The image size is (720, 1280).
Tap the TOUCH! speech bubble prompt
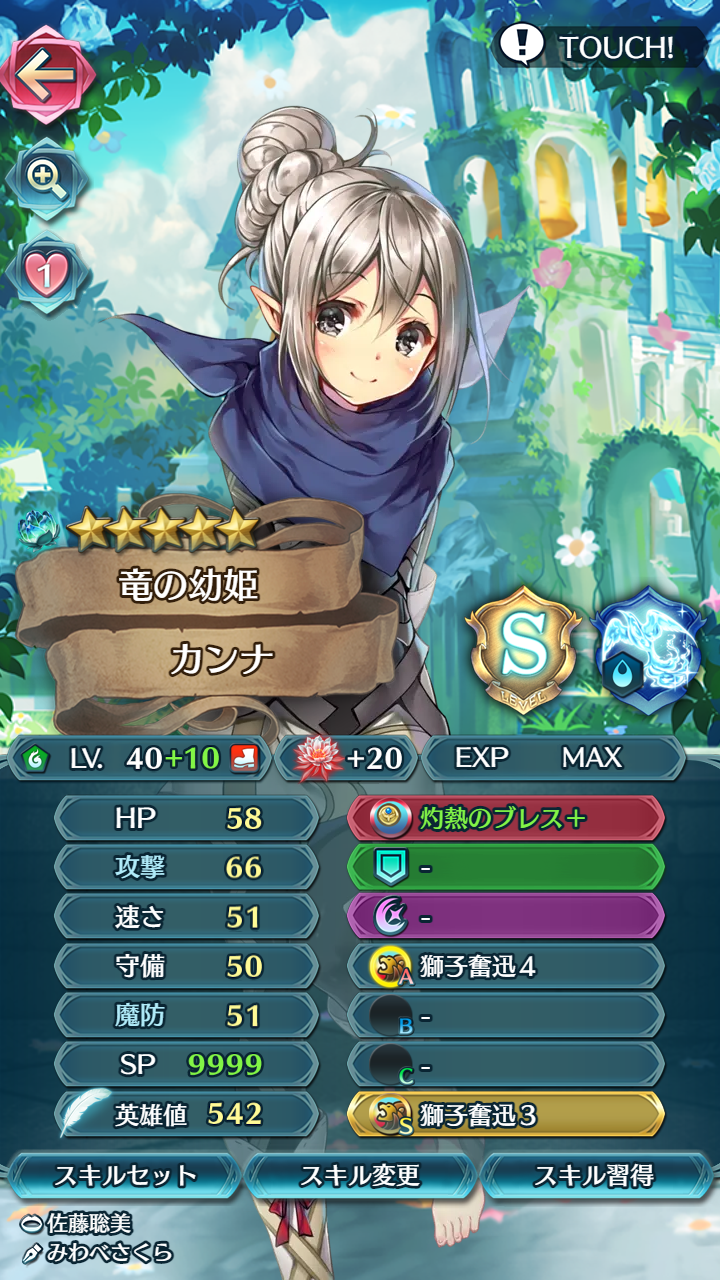pos(590,46)
